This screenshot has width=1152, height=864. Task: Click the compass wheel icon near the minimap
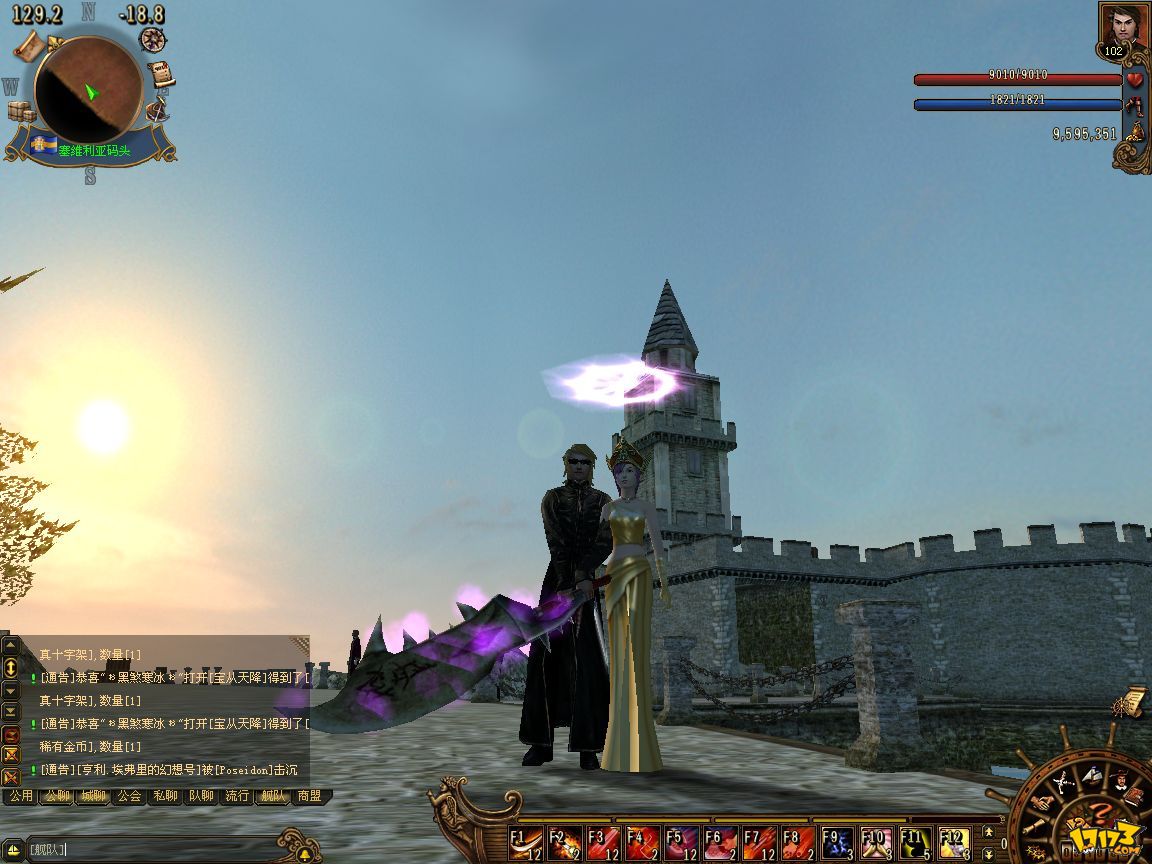(x=153, y=39)
